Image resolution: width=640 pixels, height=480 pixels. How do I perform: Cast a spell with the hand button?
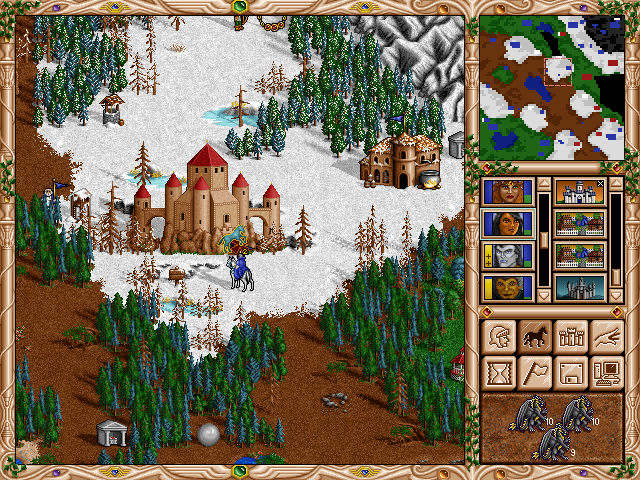click(x=606, y=337)
